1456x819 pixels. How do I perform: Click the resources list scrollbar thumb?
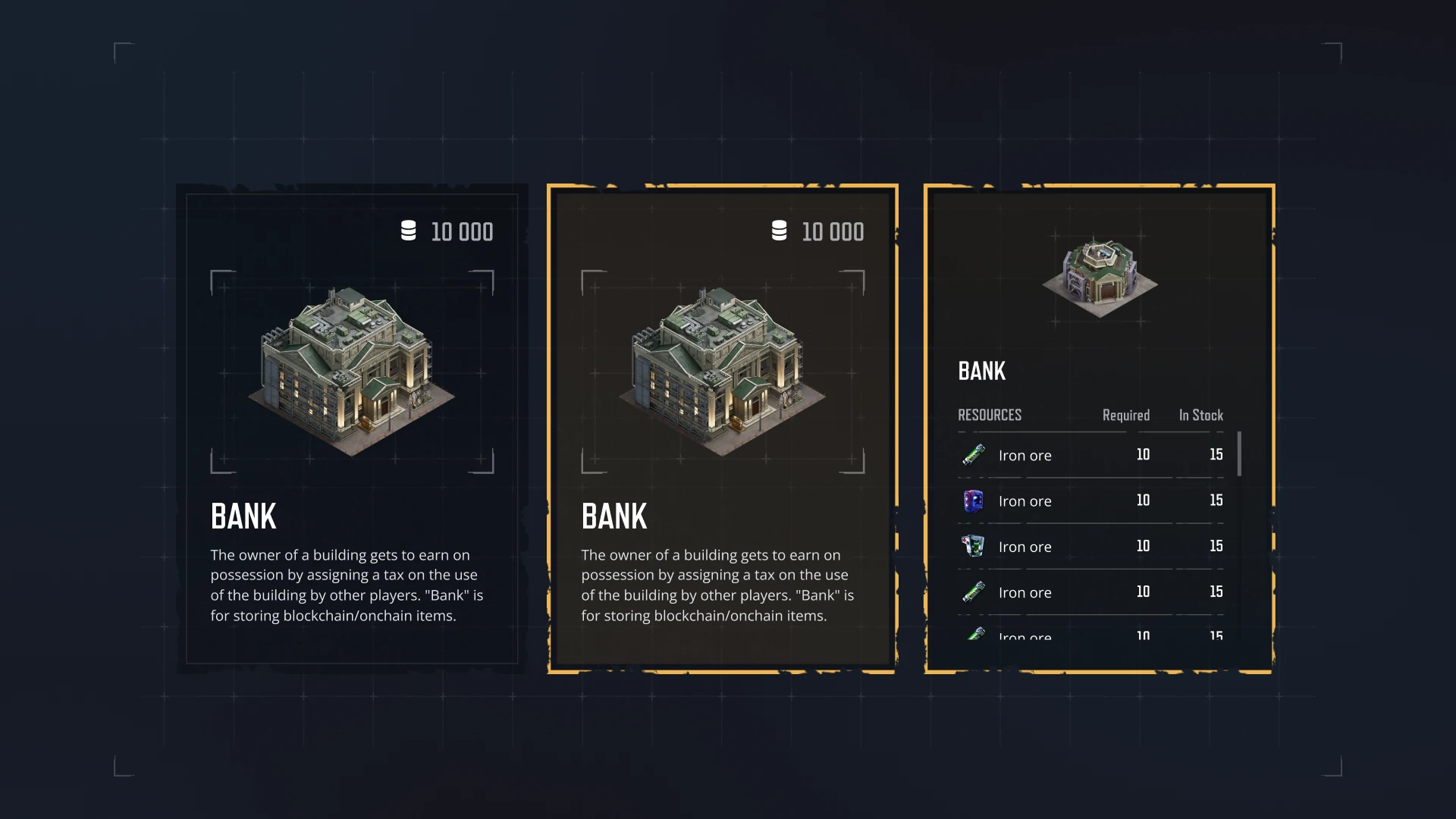(x=1239, y=453)
